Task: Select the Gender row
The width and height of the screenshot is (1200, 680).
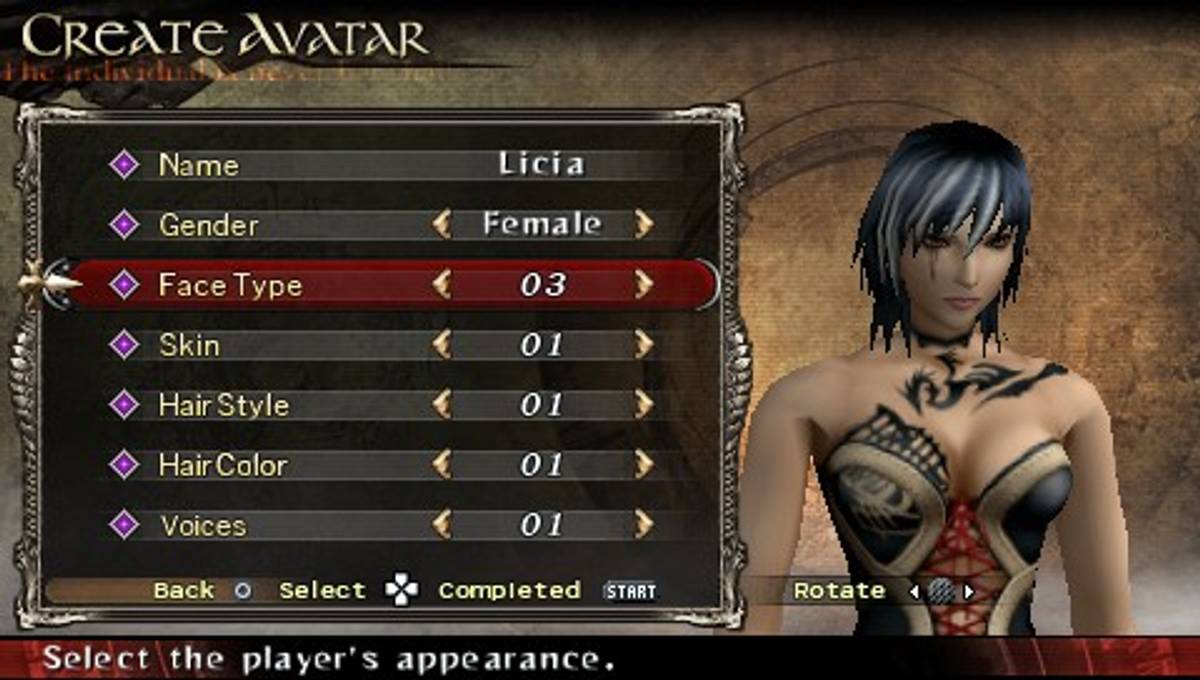Action: click(x=208, y=225)
